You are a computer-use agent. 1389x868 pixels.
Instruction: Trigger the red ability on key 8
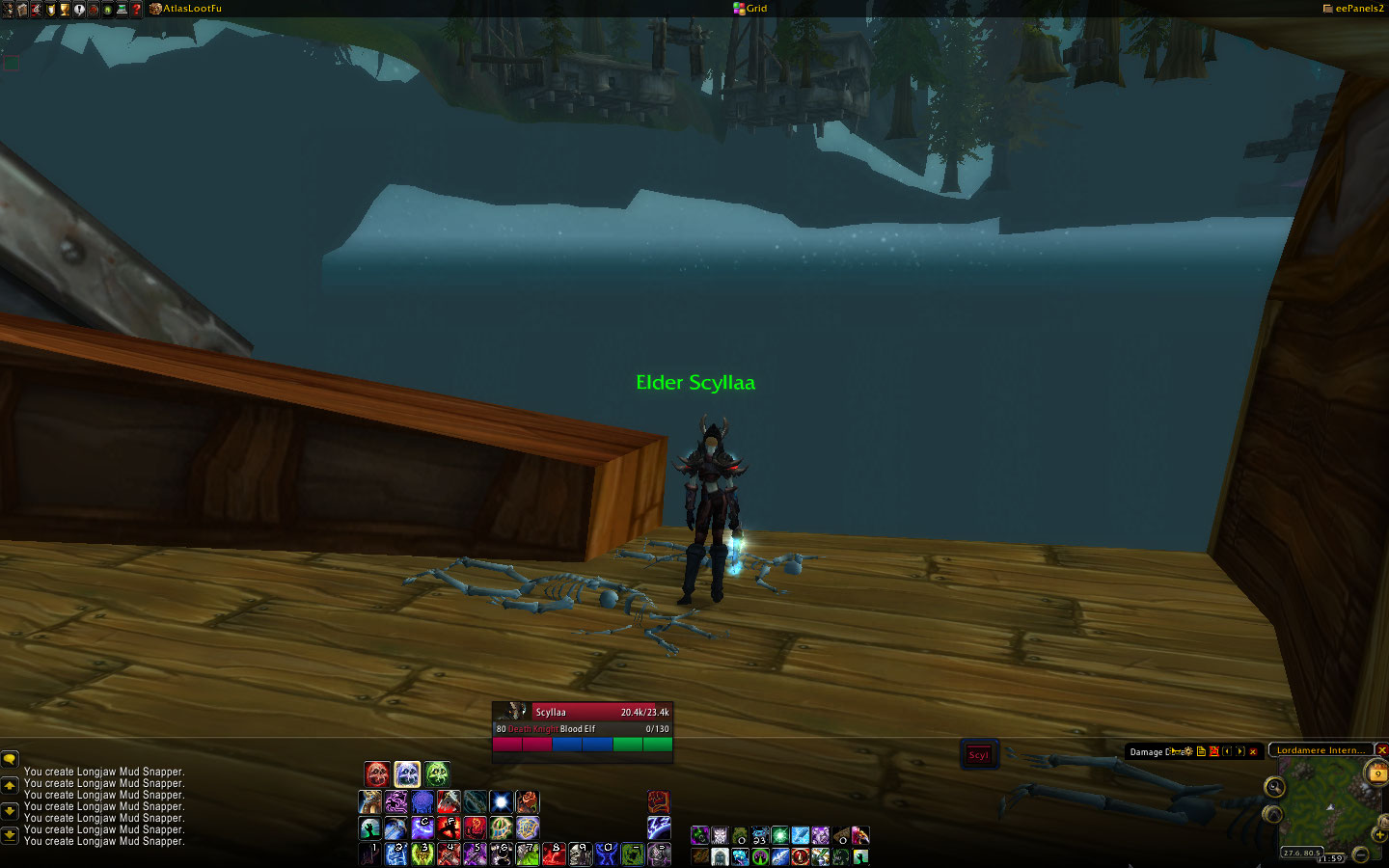[x=553, y=854]
